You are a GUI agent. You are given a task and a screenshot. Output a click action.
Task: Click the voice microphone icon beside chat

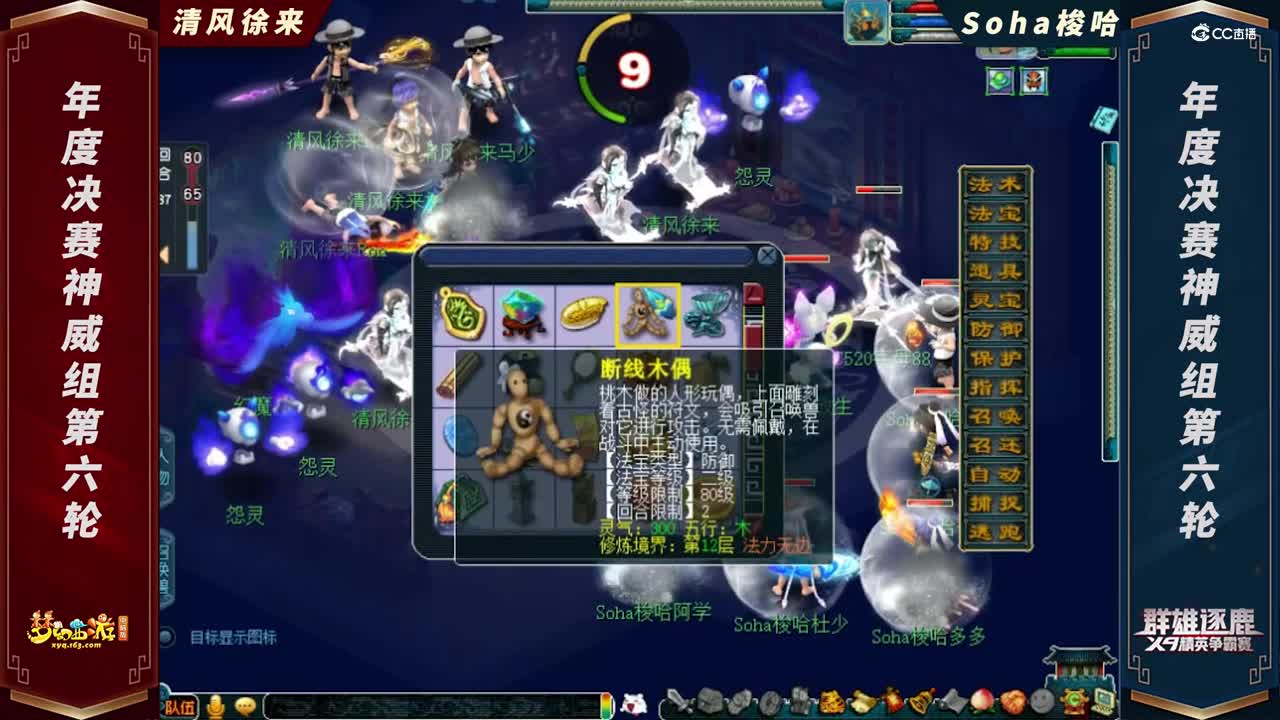click(x=217, y=704)
